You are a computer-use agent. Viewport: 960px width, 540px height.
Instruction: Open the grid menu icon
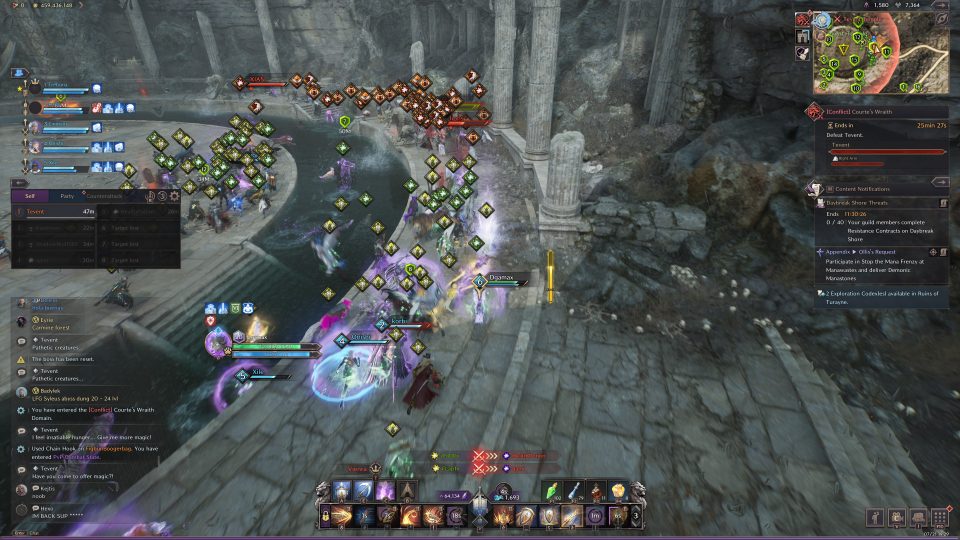pos(939,517)
